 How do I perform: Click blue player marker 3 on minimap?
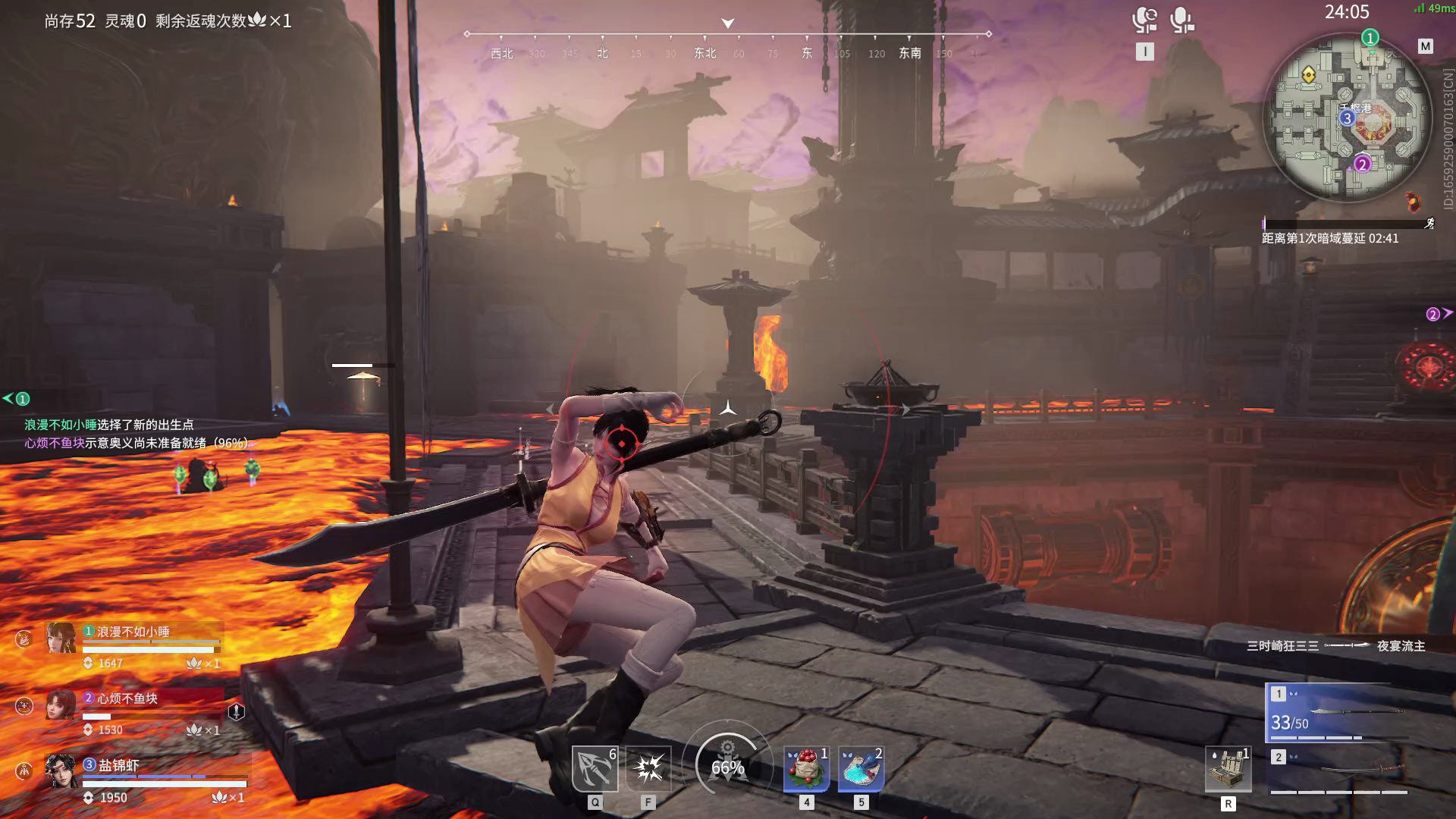(1347, 118)
